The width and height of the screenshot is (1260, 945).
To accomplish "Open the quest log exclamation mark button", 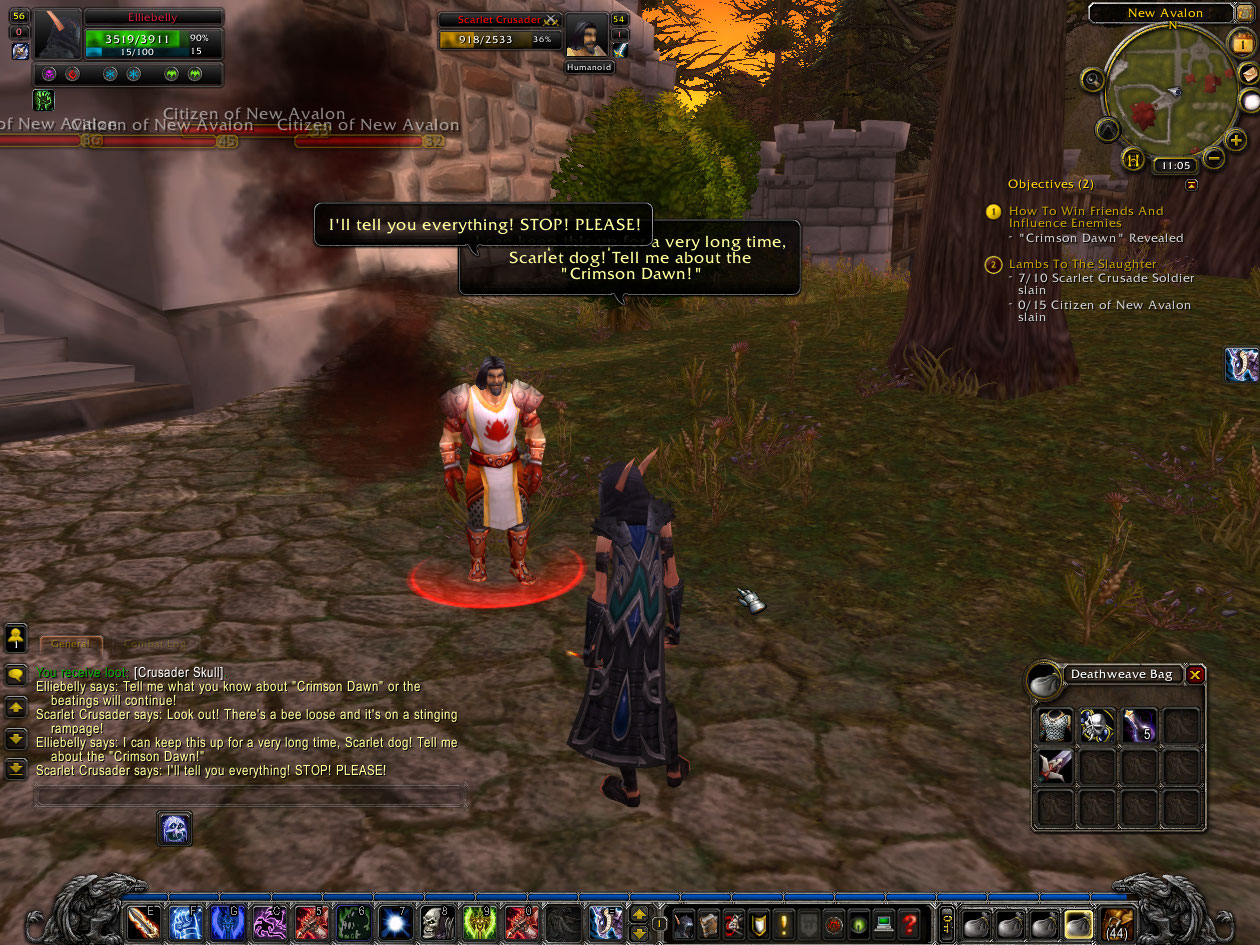I will [784, 923].
